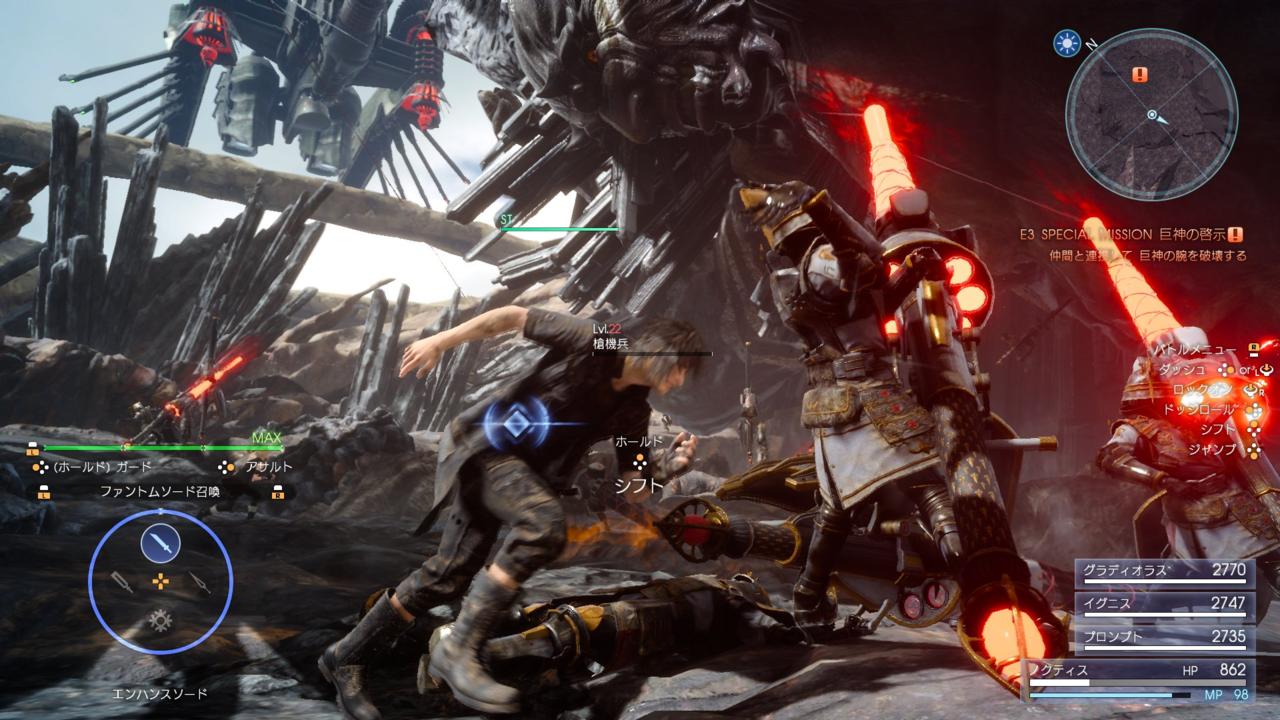1280x720 pixels.
Task: Click the touchpad icon next to バトルメニュー
Action: coord(1253,351)
